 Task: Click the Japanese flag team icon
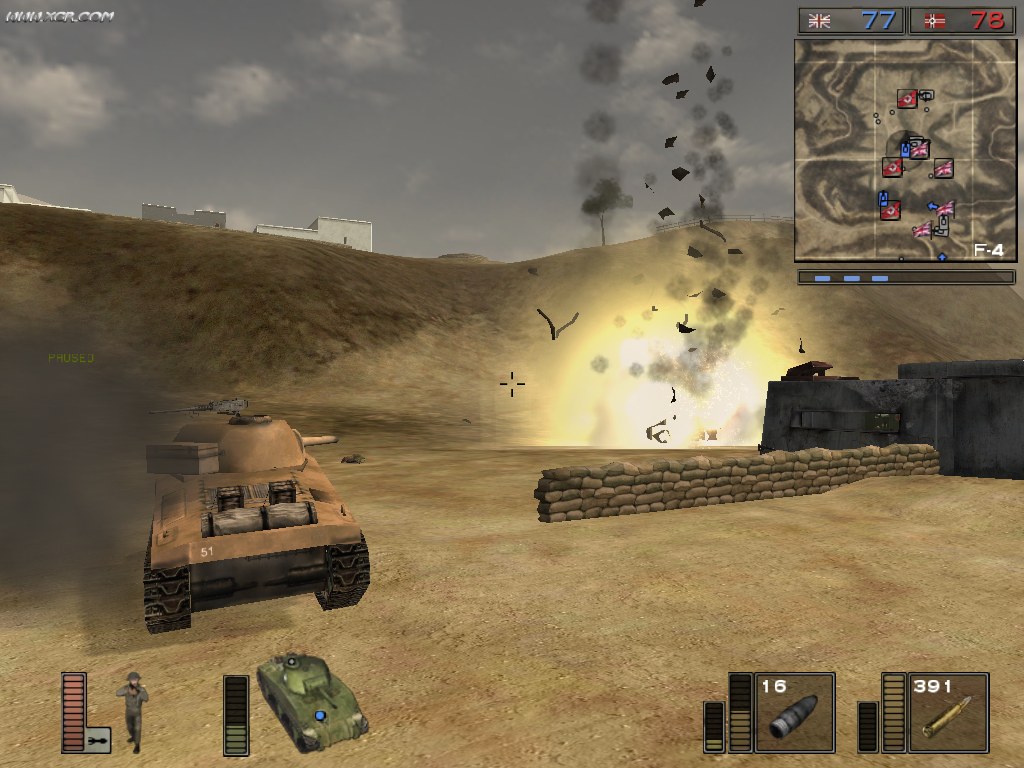[x=935, y=21]
